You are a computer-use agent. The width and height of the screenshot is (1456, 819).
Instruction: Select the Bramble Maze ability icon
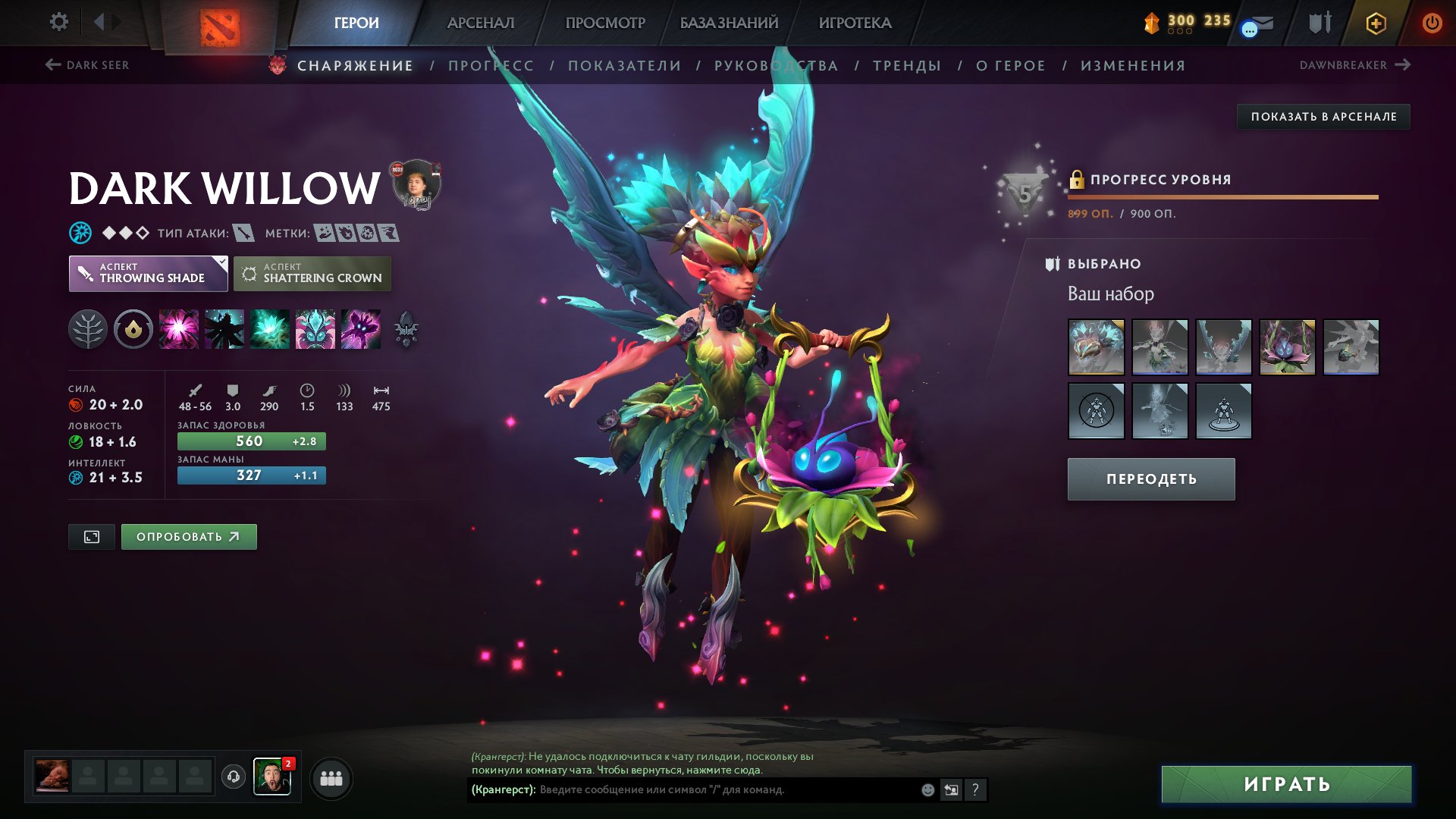pos(180,329)
